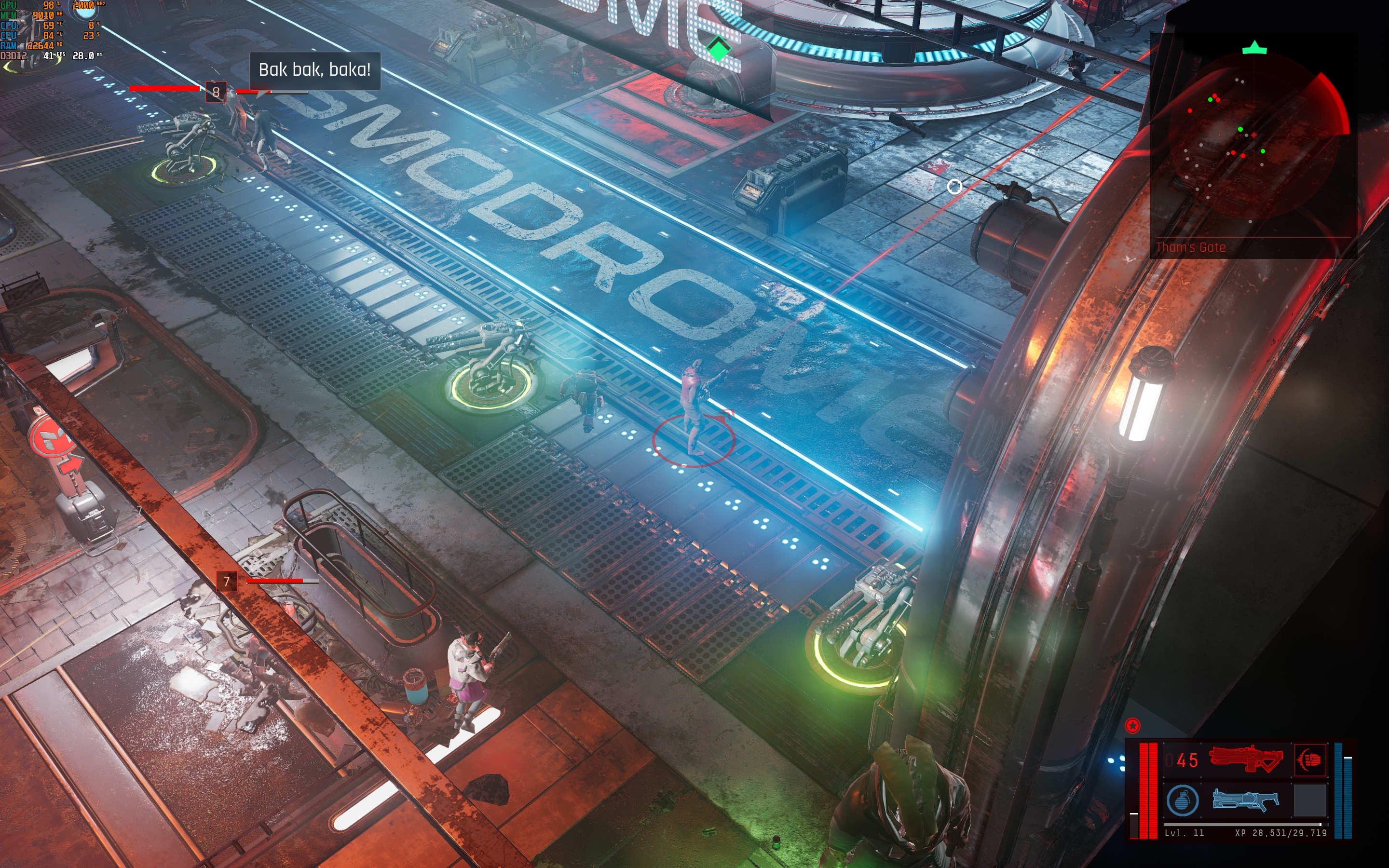Activate the red fist augmentation ability
The height and width of the screenshot is (868, 1389).
tap(1309, 759)
